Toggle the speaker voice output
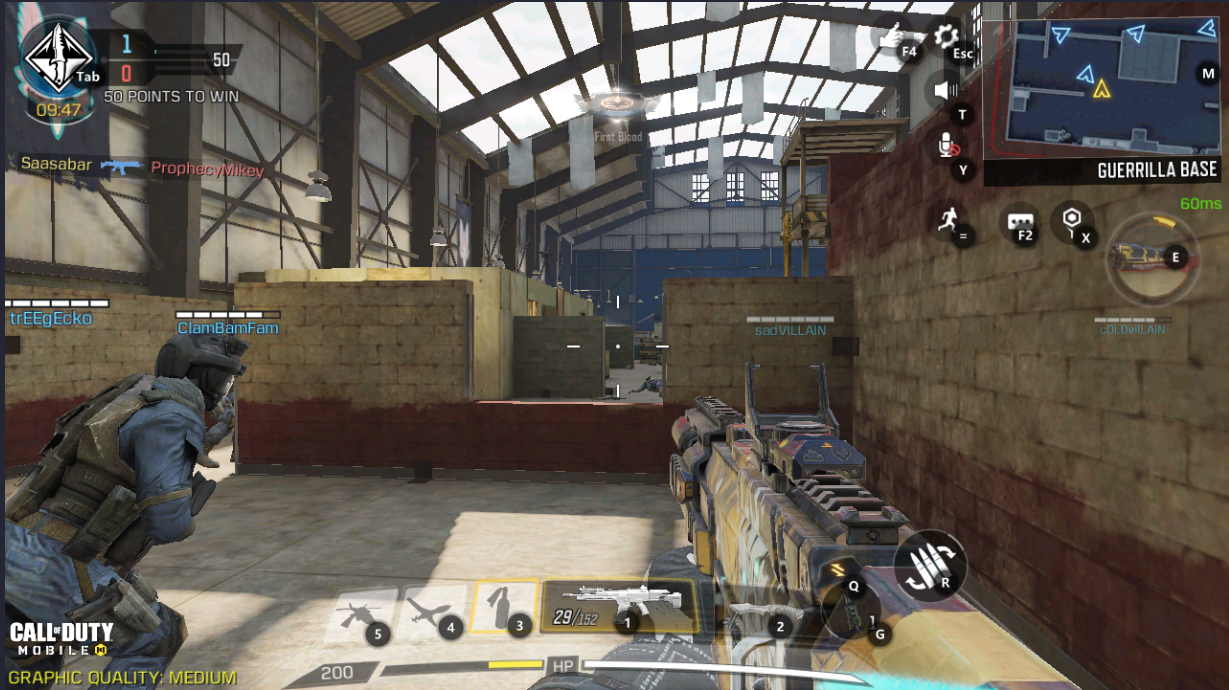1229x690 pixels. point(943,91)
